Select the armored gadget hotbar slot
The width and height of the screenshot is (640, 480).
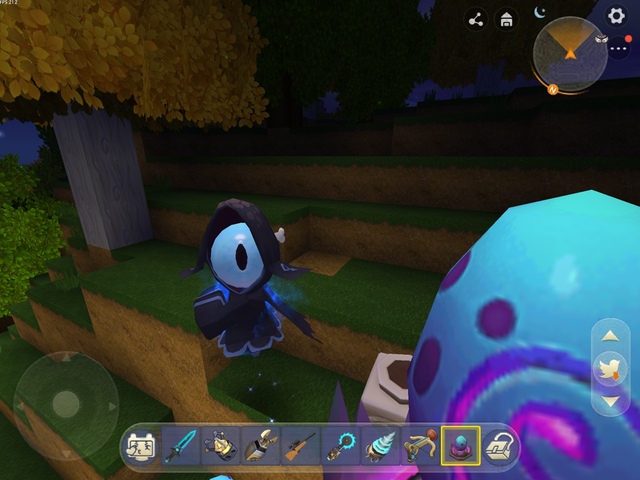(x=219, y=446)
